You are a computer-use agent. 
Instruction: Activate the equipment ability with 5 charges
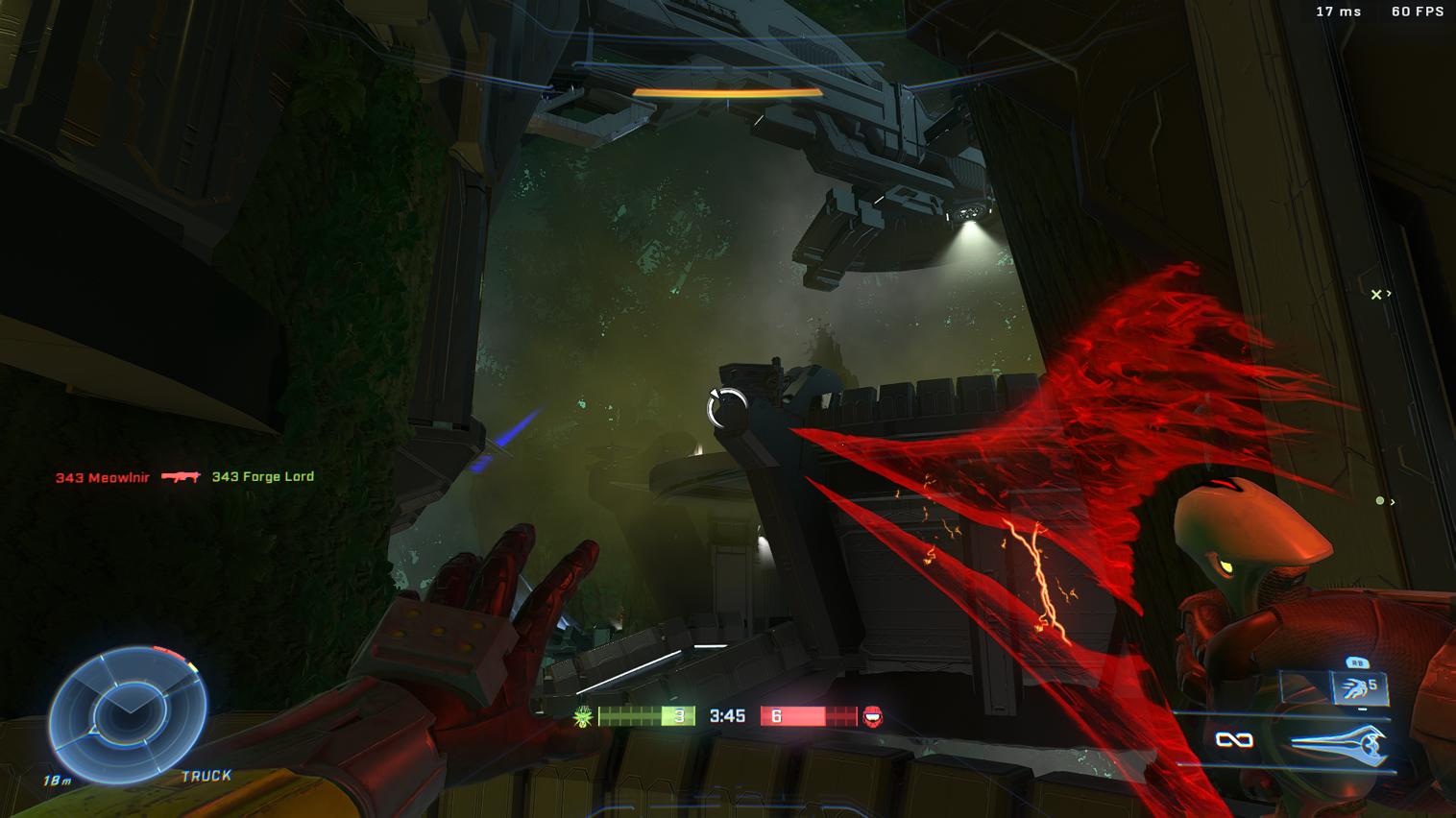tap(1358, 686)
